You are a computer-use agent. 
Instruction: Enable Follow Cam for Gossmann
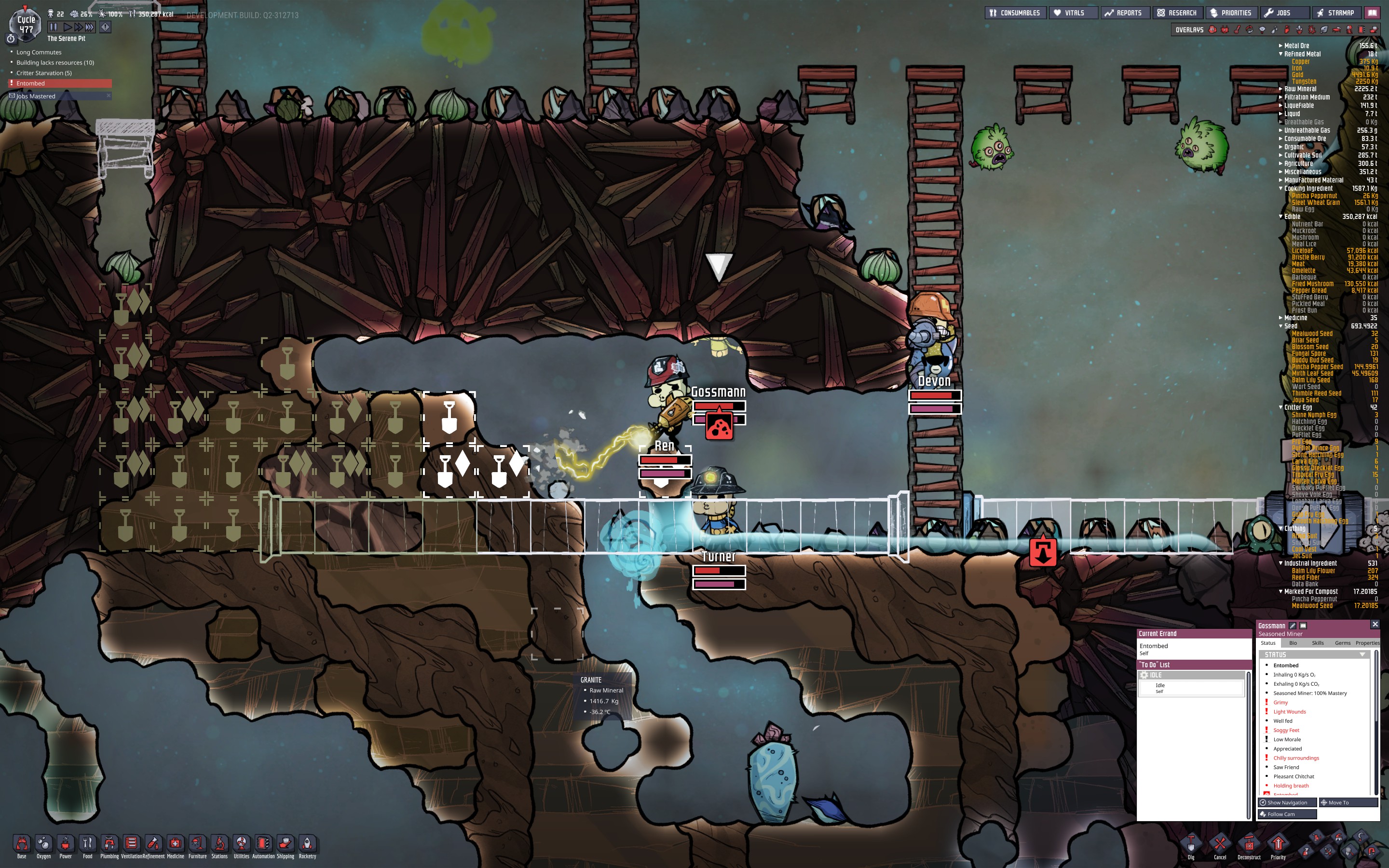(1286, 814)
